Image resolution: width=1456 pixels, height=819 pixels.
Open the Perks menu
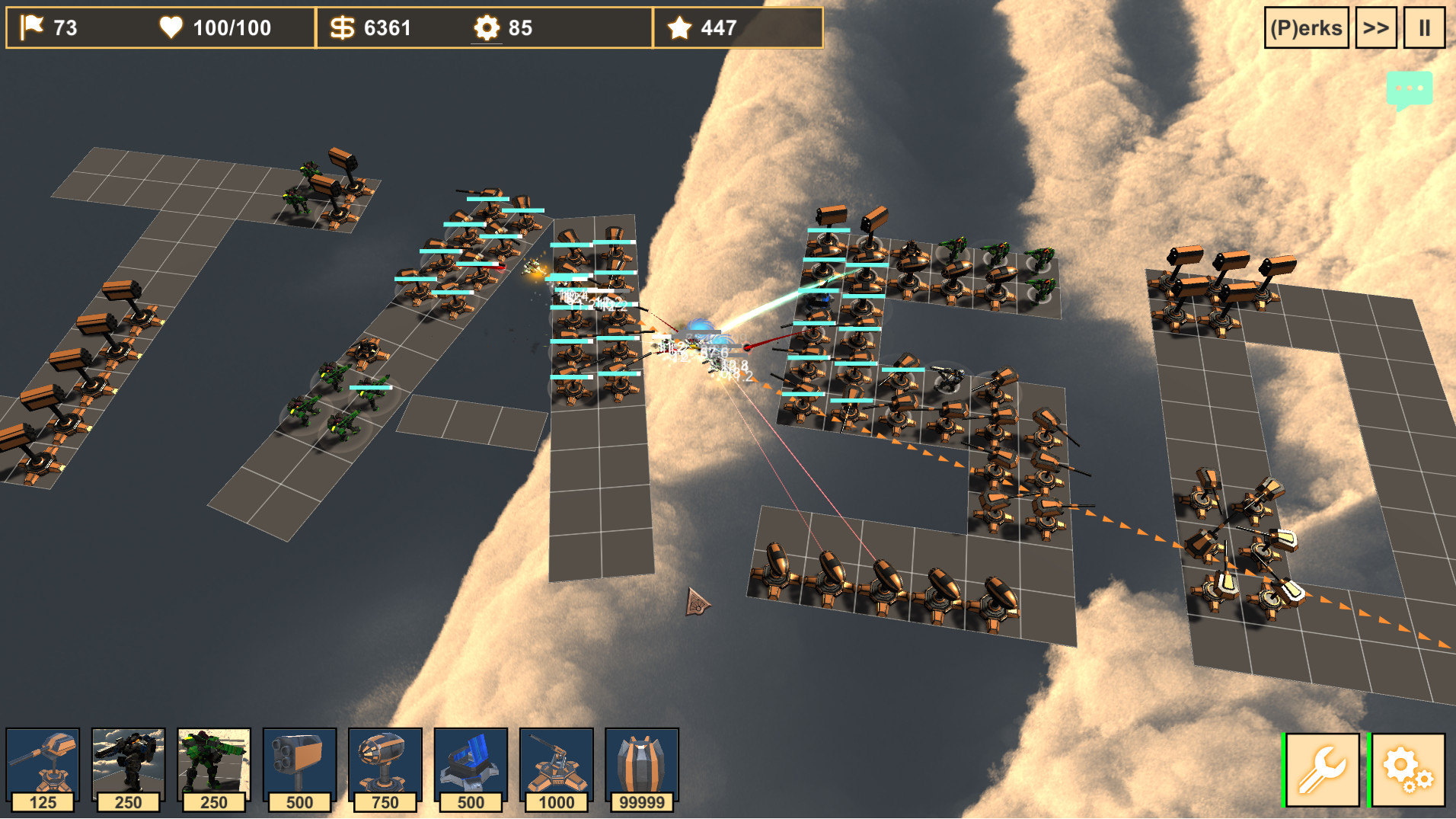(x=1305, y=28)
